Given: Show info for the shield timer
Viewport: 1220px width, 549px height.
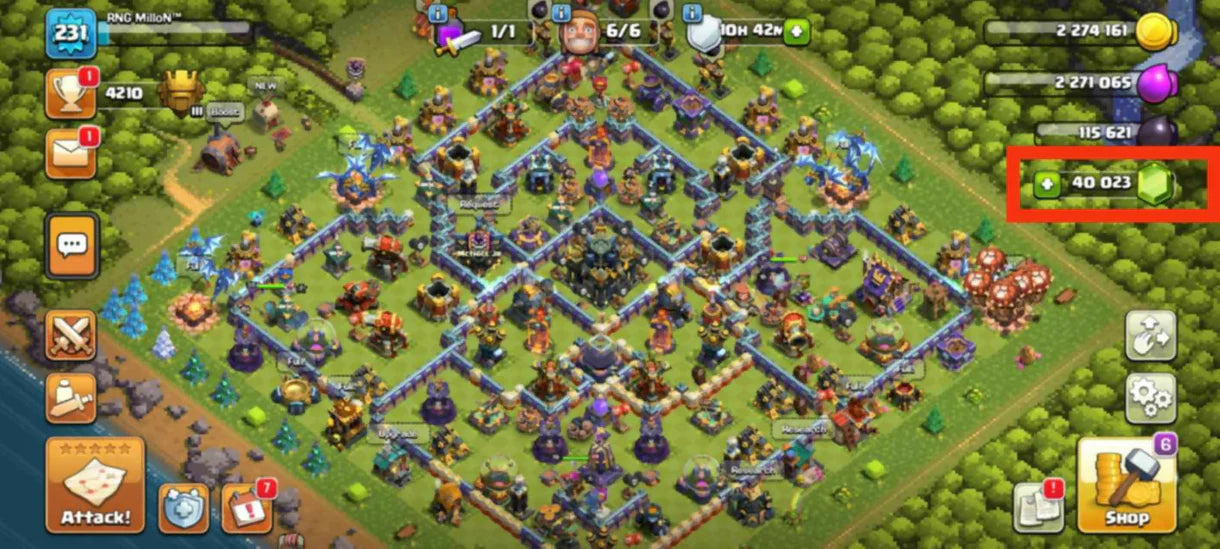Looking at the screenshot, I should point(693,14).
